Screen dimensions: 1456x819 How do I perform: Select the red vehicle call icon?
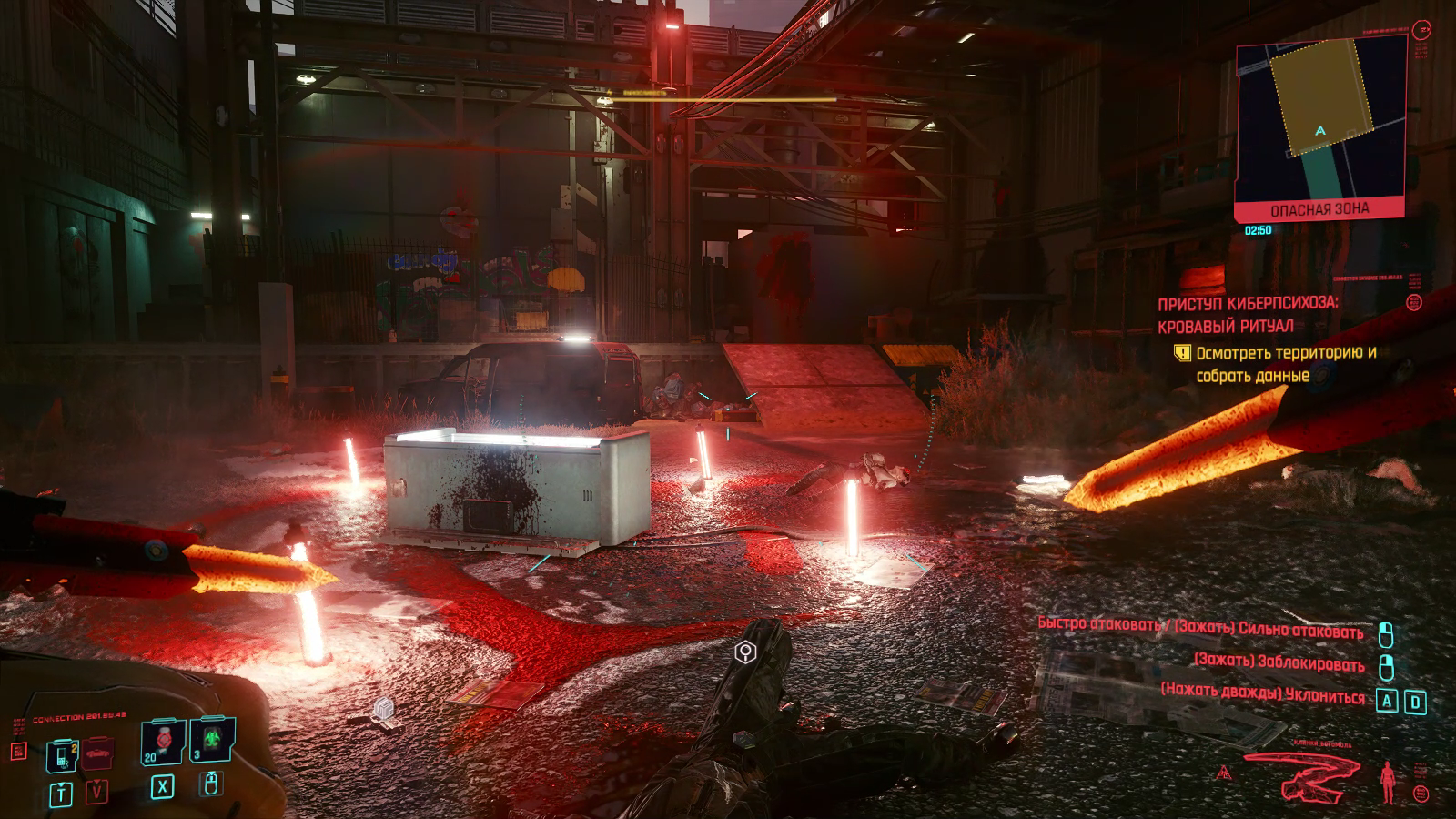pos(96,753)
